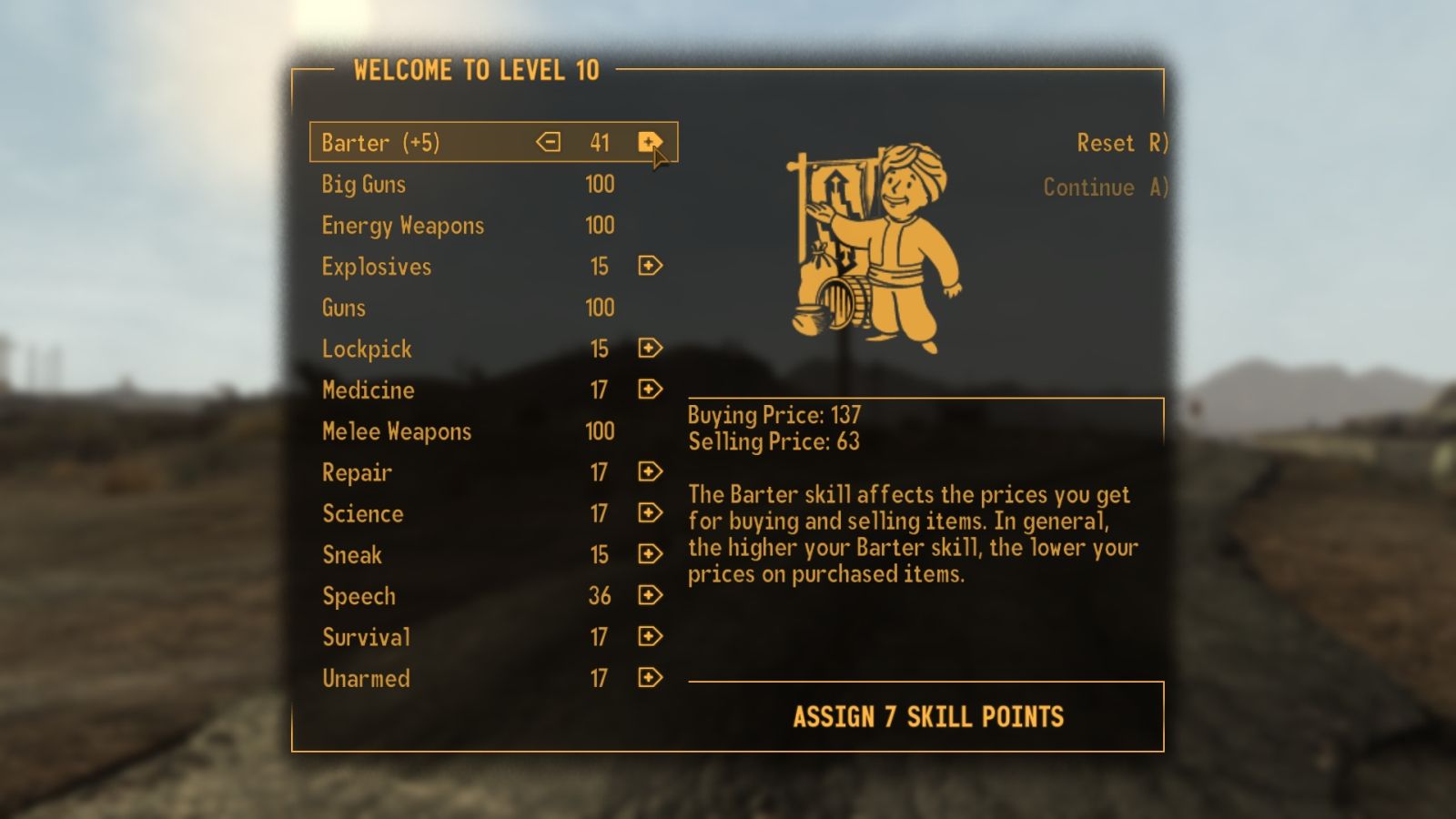Choose Continue to confirm skill points

[x=1106, y=187]
